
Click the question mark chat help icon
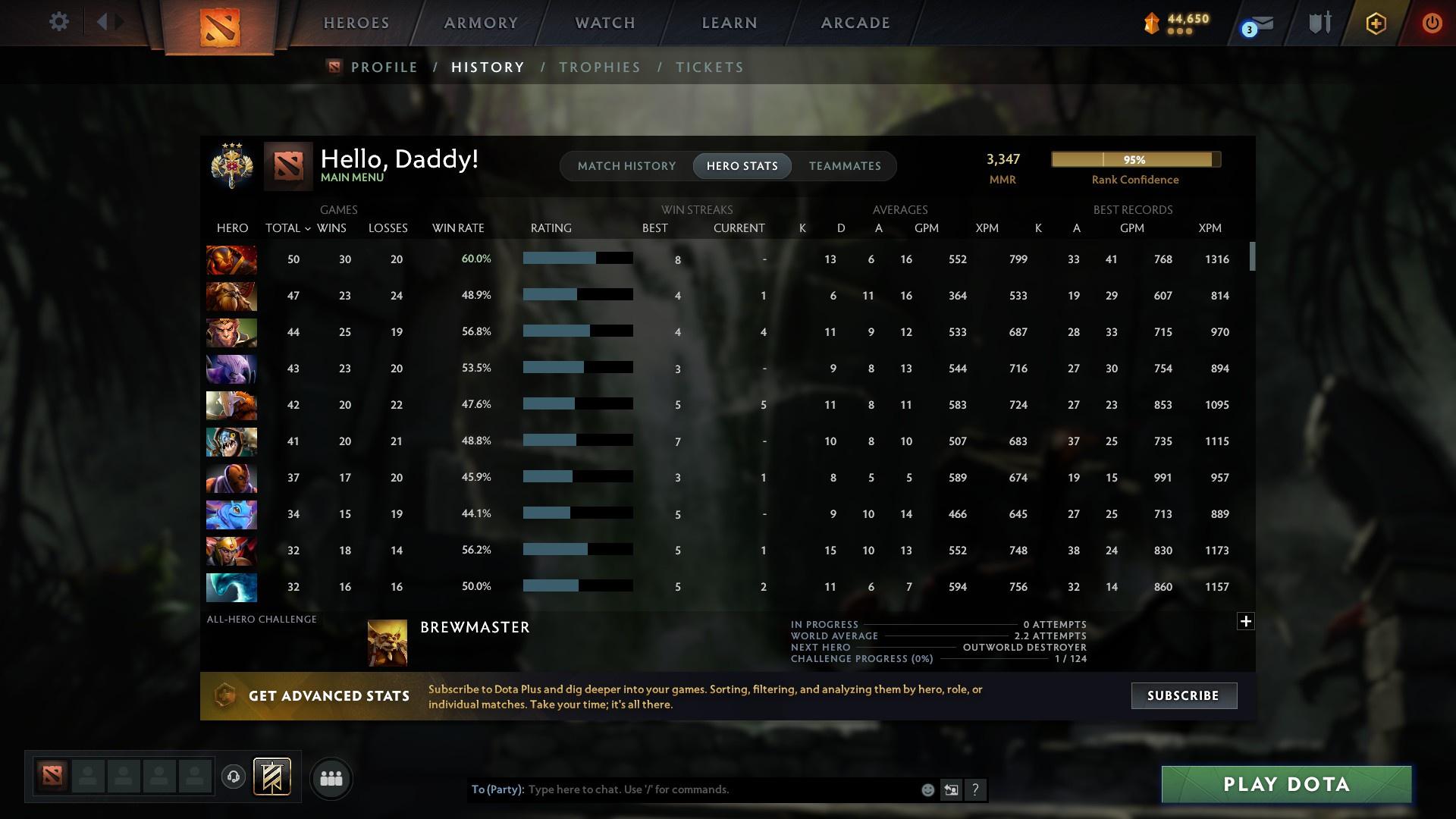976,789
